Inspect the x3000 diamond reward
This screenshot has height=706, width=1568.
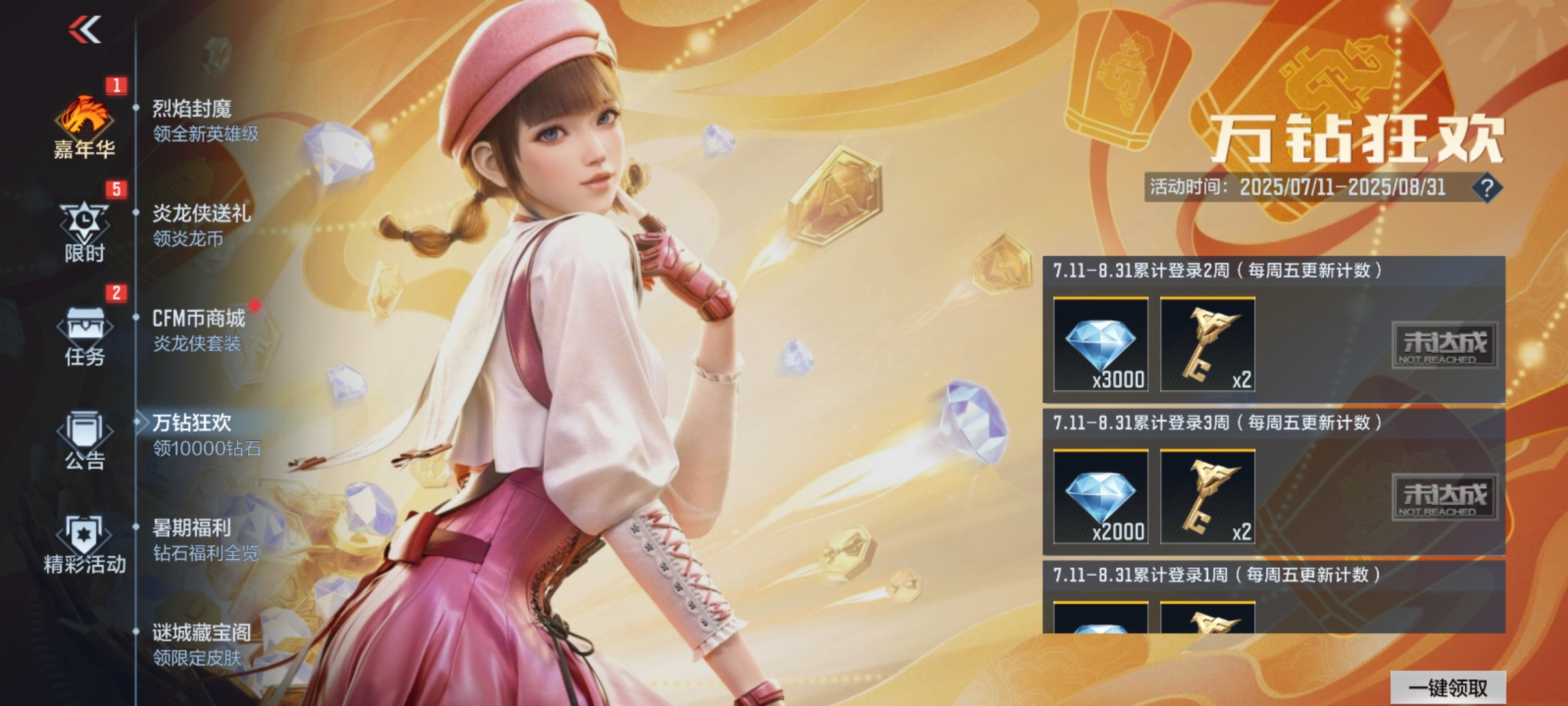point(1101,345)
